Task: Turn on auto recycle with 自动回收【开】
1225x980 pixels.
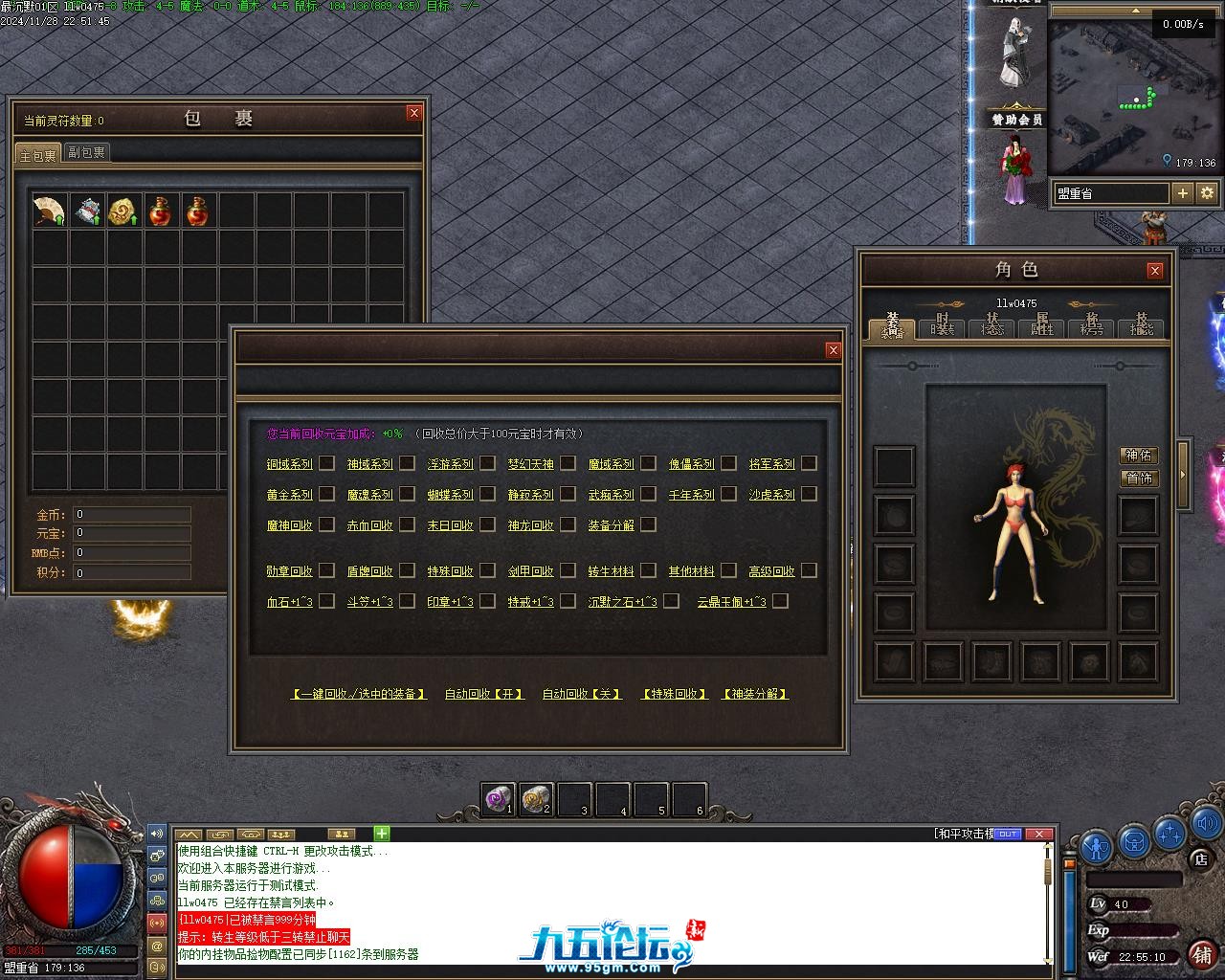Action: tap(485, 694)
